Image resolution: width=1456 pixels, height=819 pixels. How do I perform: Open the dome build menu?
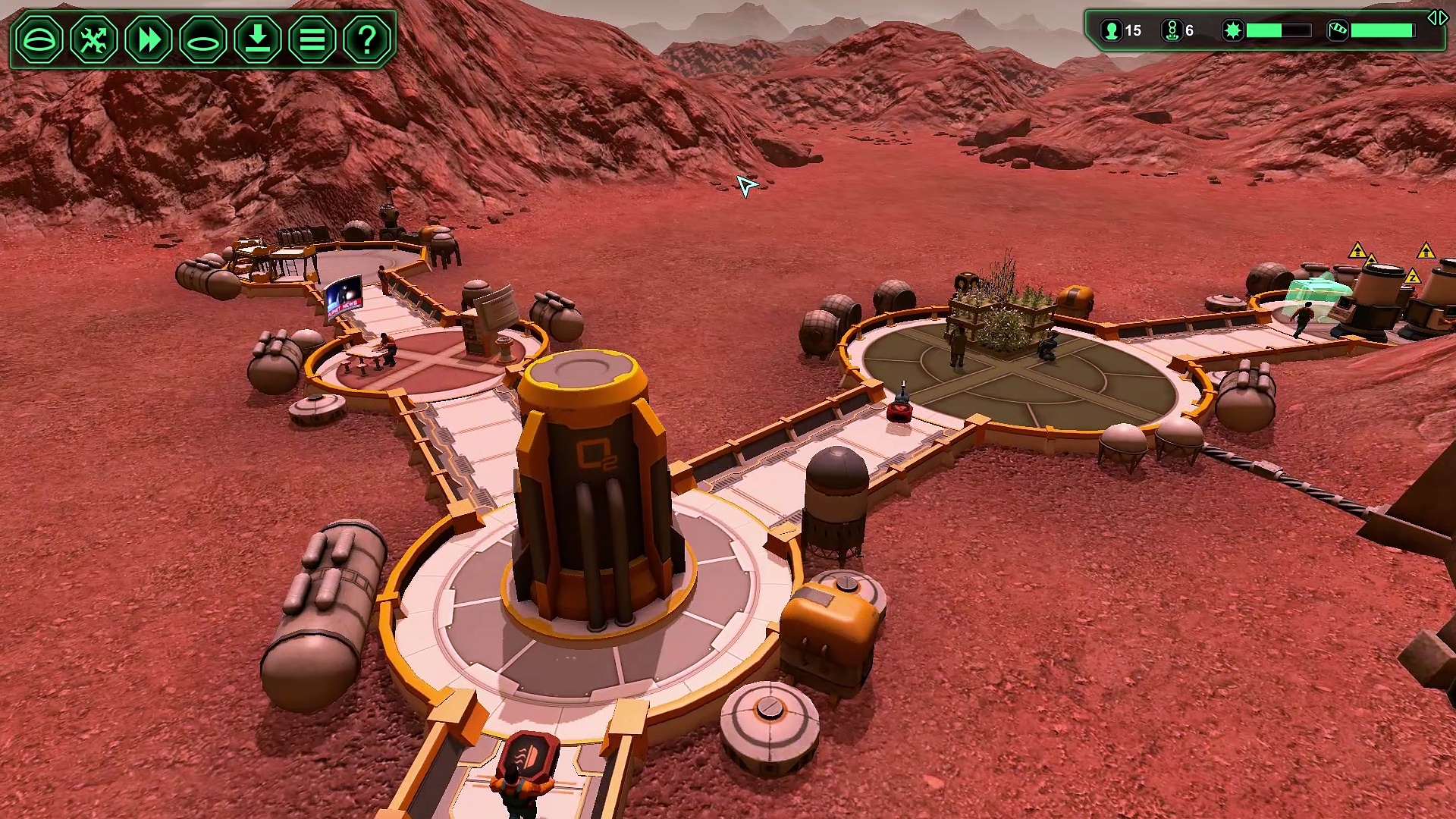pos(39,39)
